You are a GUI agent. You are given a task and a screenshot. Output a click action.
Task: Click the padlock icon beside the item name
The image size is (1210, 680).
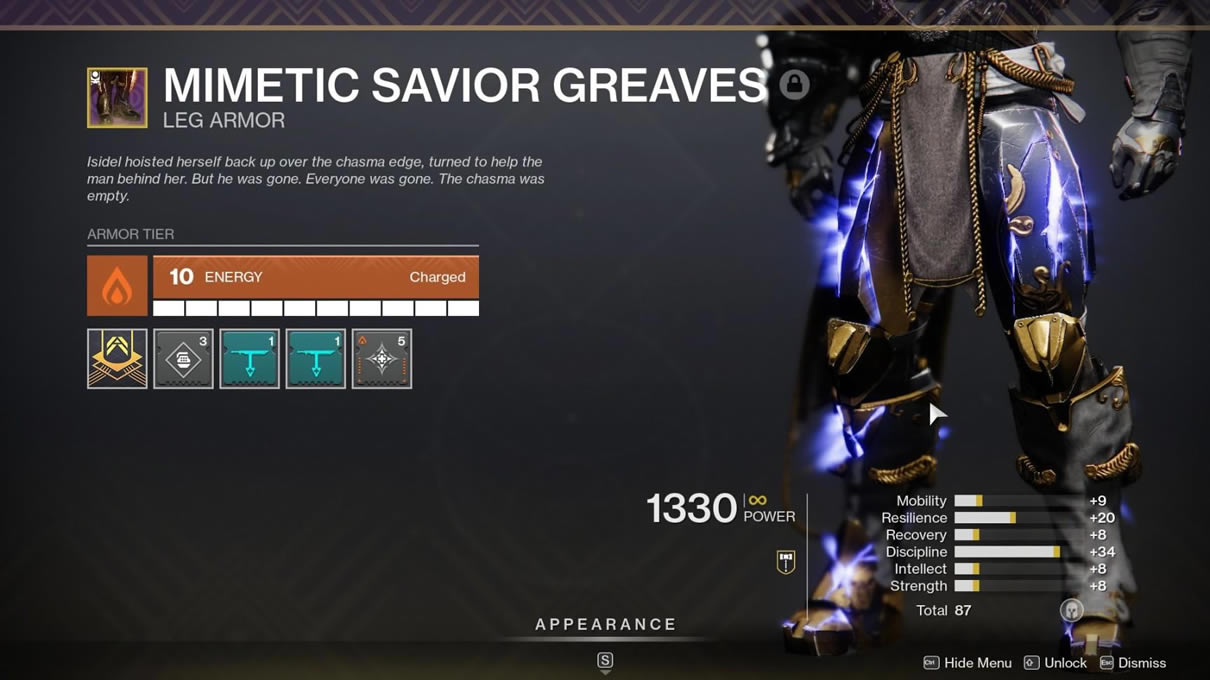click(794, 85)
